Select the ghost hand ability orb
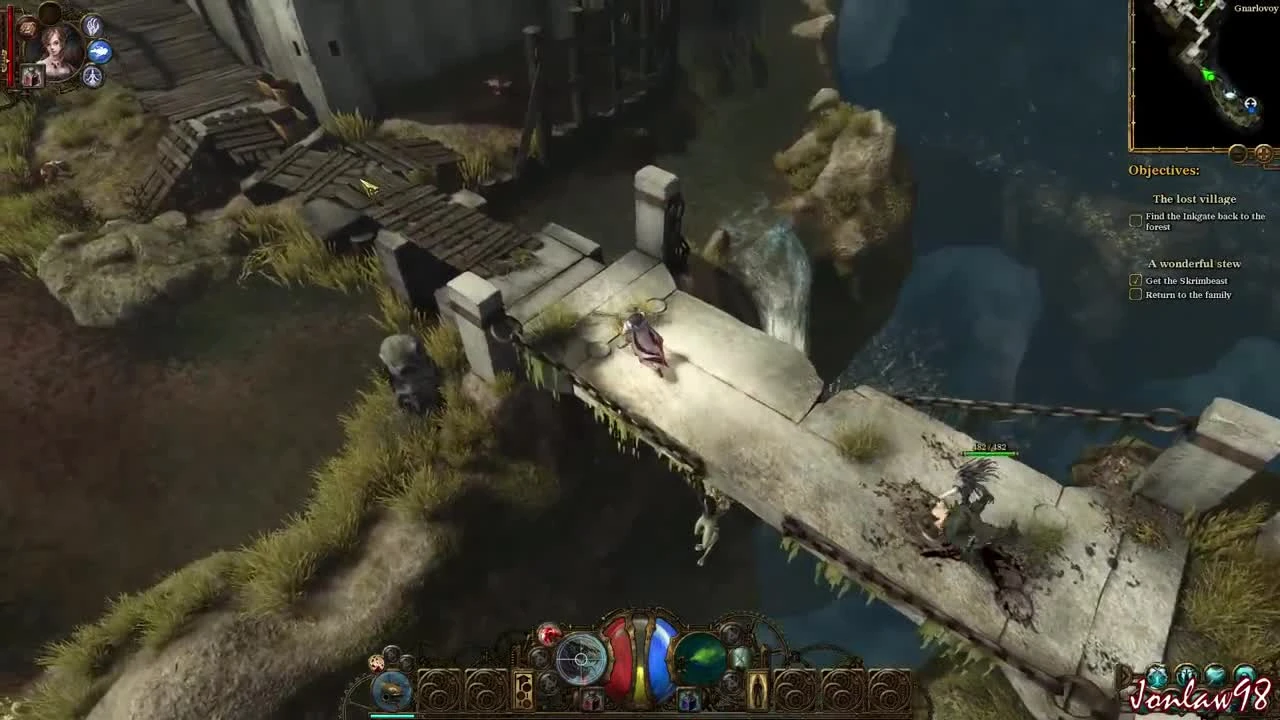This screenshot has width=1280, height=720. point(93,27)
